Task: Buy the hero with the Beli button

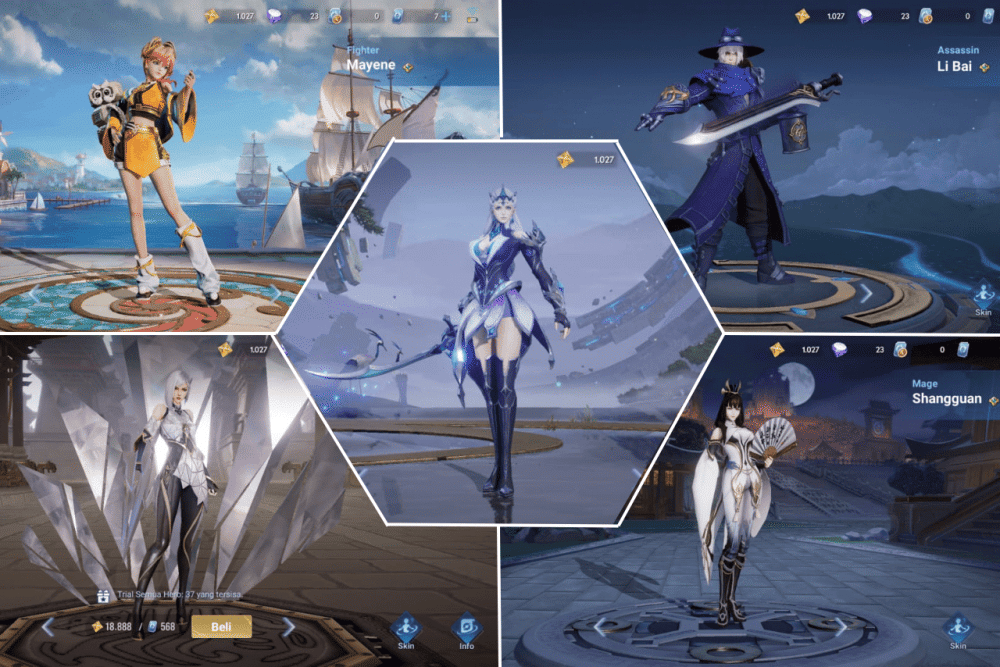Action: point(222,627)
